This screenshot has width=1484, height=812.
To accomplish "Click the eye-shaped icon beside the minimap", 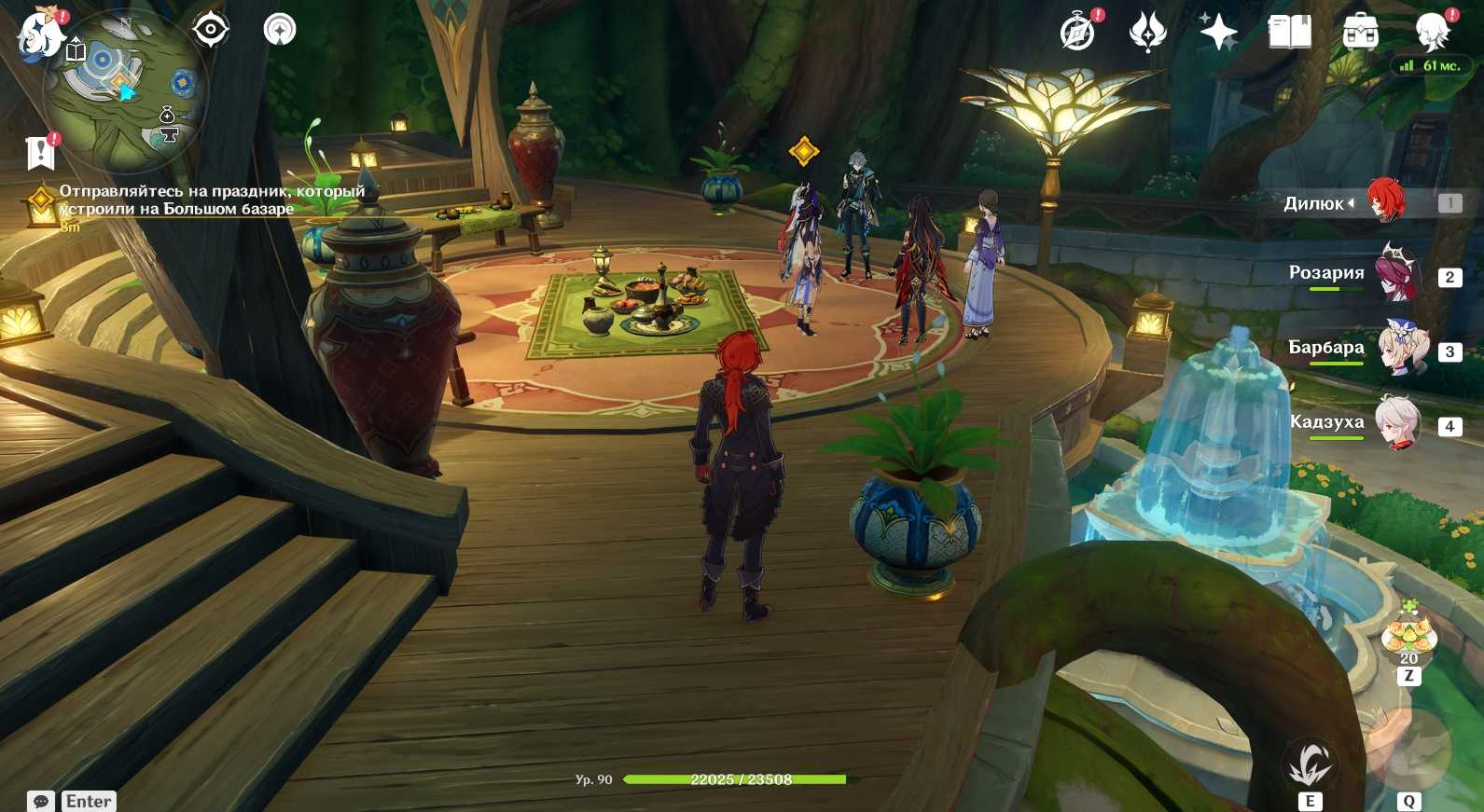I will 211,30.
